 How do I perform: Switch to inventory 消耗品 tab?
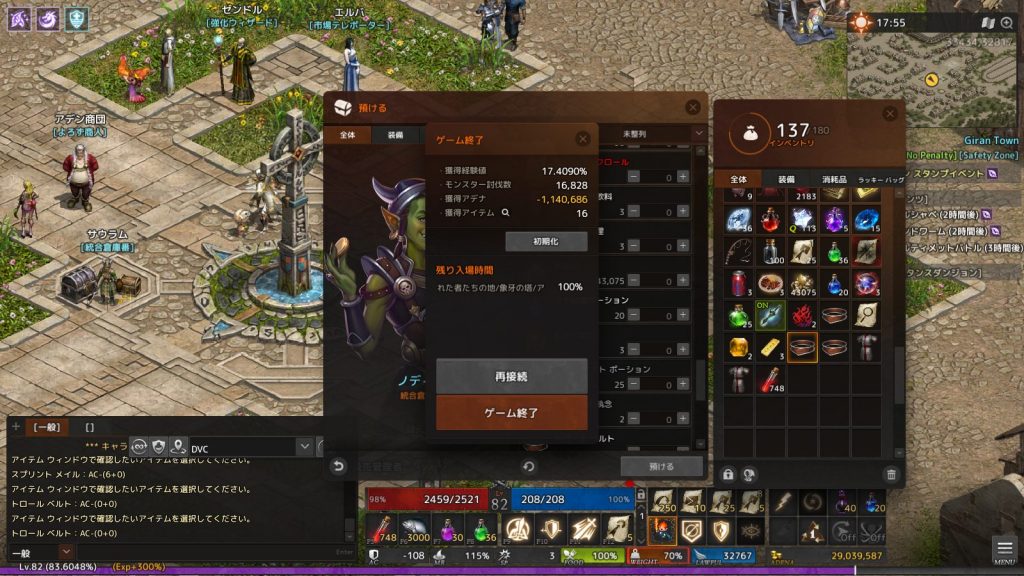pos(833,179)
